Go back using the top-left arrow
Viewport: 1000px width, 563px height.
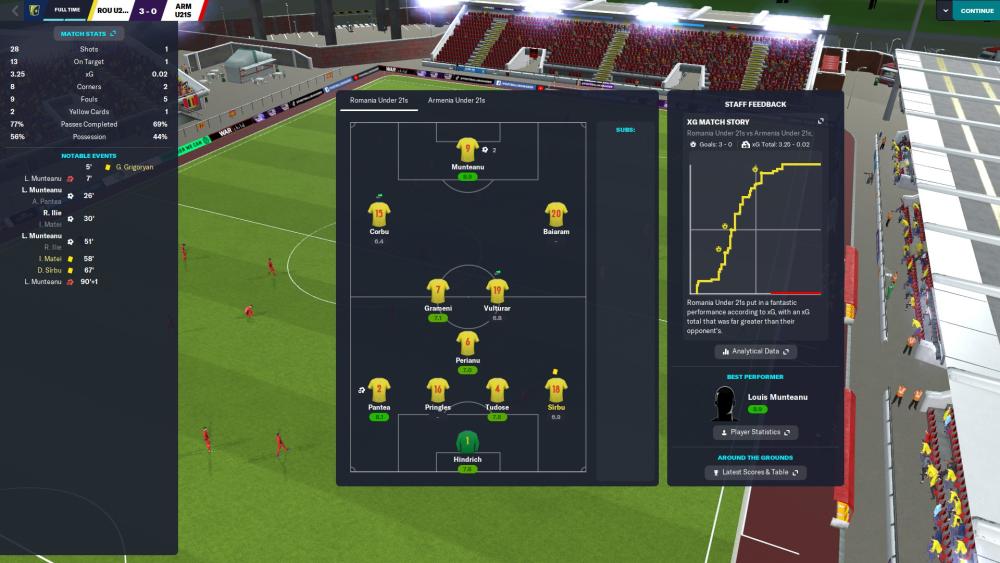click(x=14, y=10)
